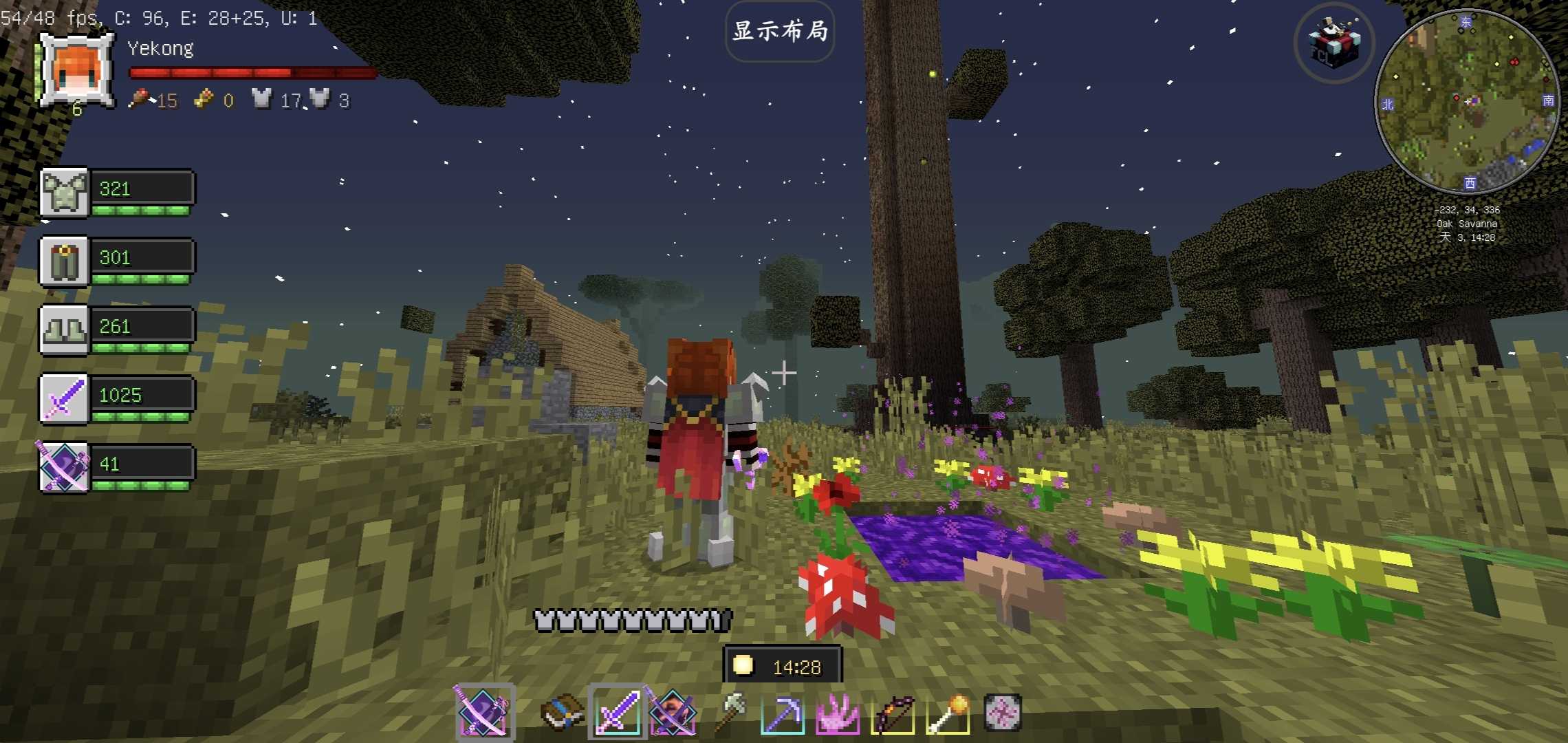Choose the purple sword hotbar slot

[x=617, y=712]
